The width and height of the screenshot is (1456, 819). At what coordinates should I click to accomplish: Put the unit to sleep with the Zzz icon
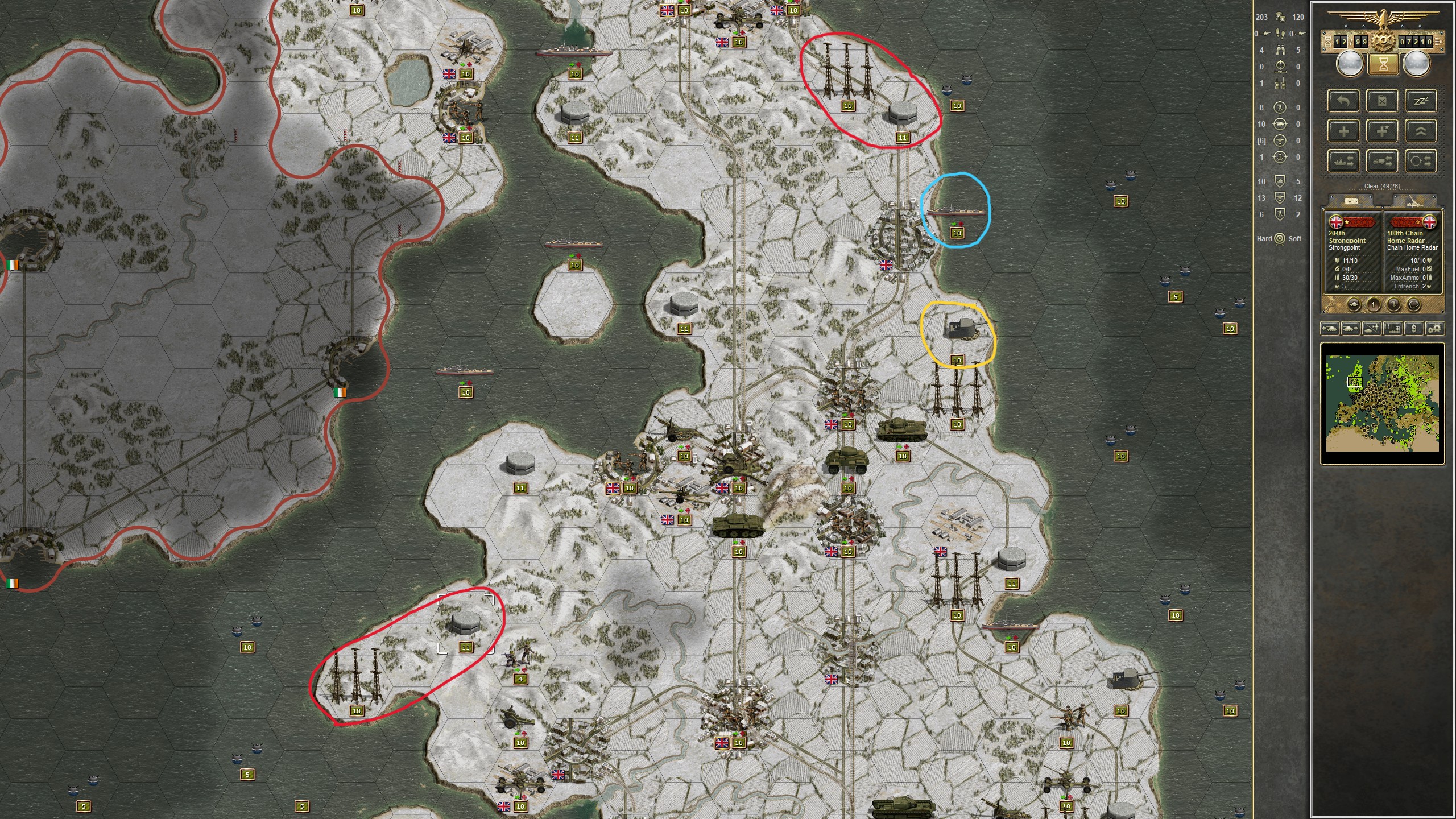click(1420, 101)
